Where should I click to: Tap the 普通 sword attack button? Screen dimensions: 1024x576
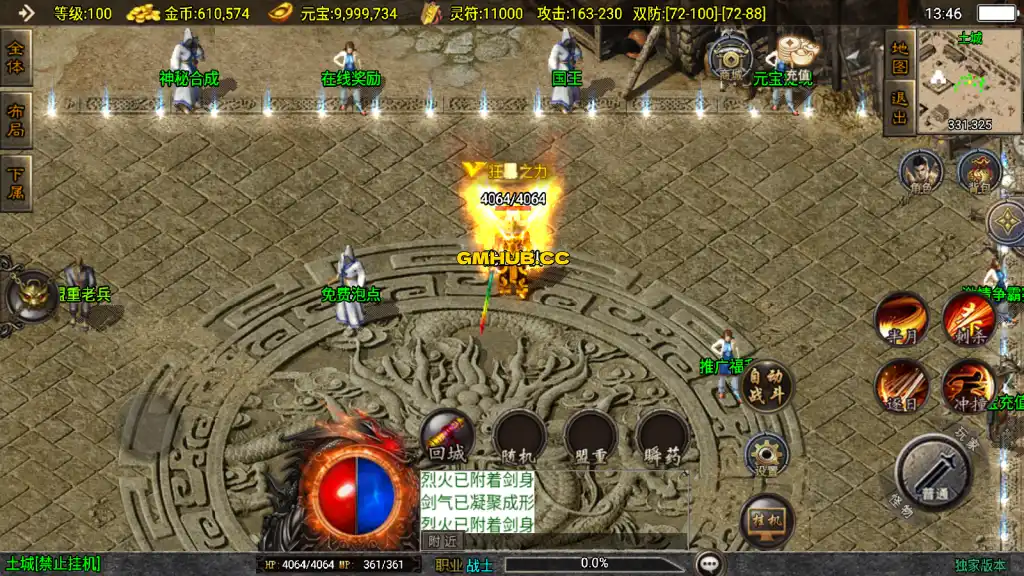[x=934, y=473]
